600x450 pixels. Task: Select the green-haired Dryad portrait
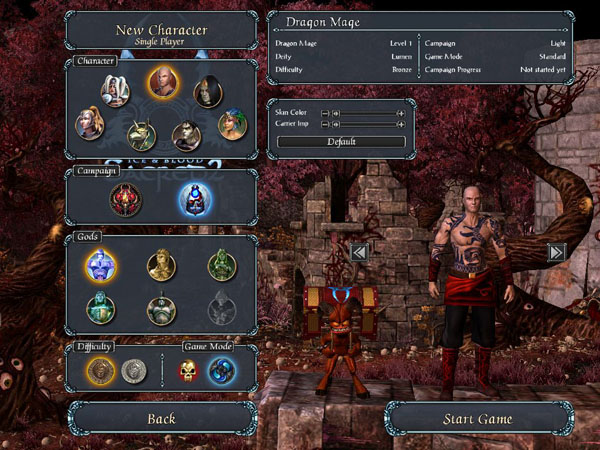(x=232, y=124)
